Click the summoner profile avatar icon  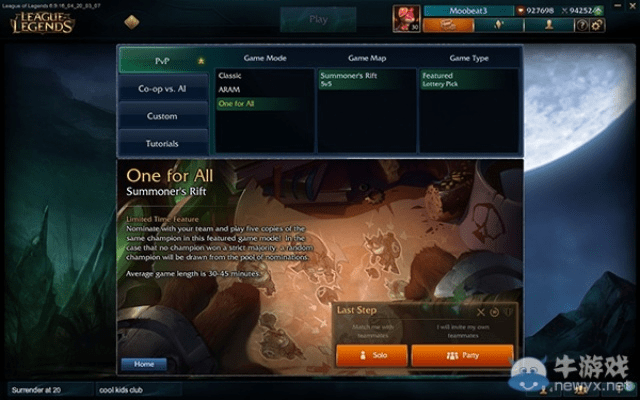click(408, 18)
